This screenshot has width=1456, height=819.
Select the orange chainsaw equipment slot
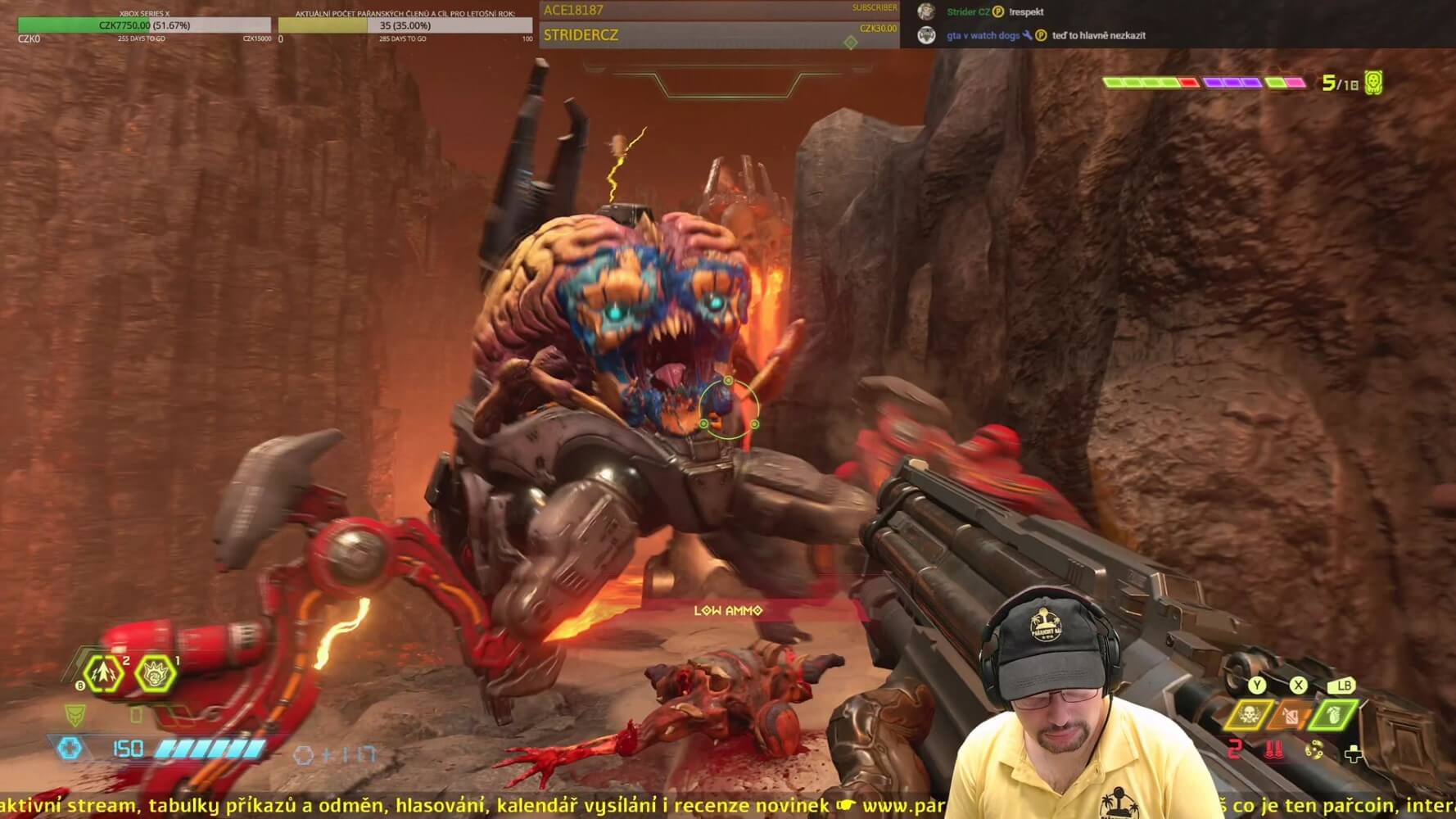1291,716
